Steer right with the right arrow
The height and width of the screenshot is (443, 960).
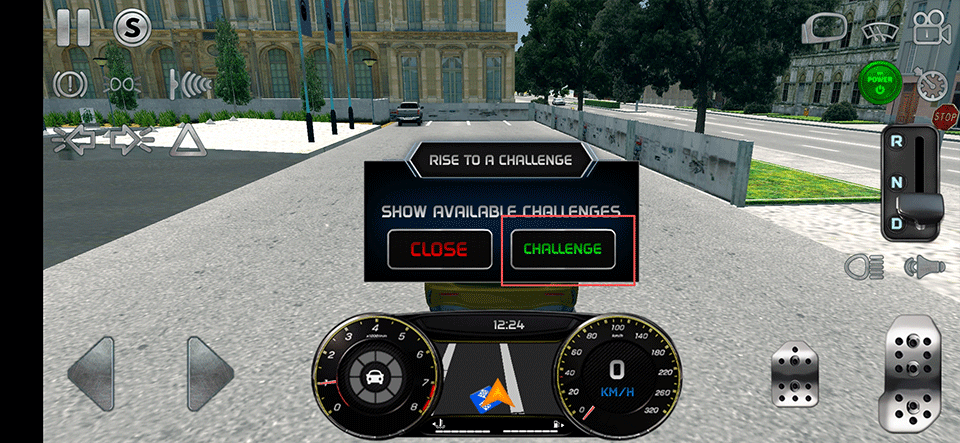click(x=209, y=373)
